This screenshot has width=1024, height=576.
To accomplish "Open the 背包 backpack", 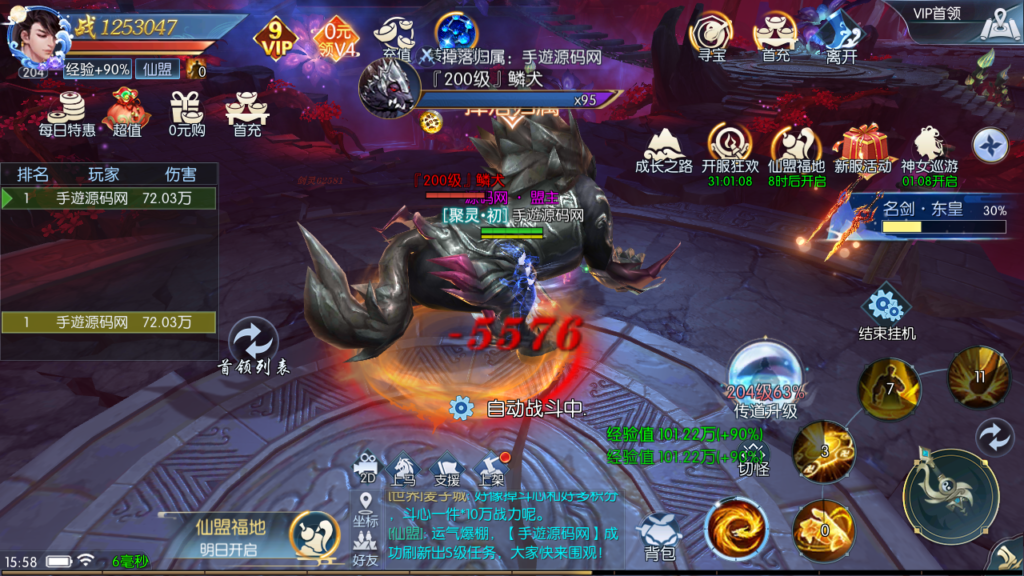I will [659, 537].
